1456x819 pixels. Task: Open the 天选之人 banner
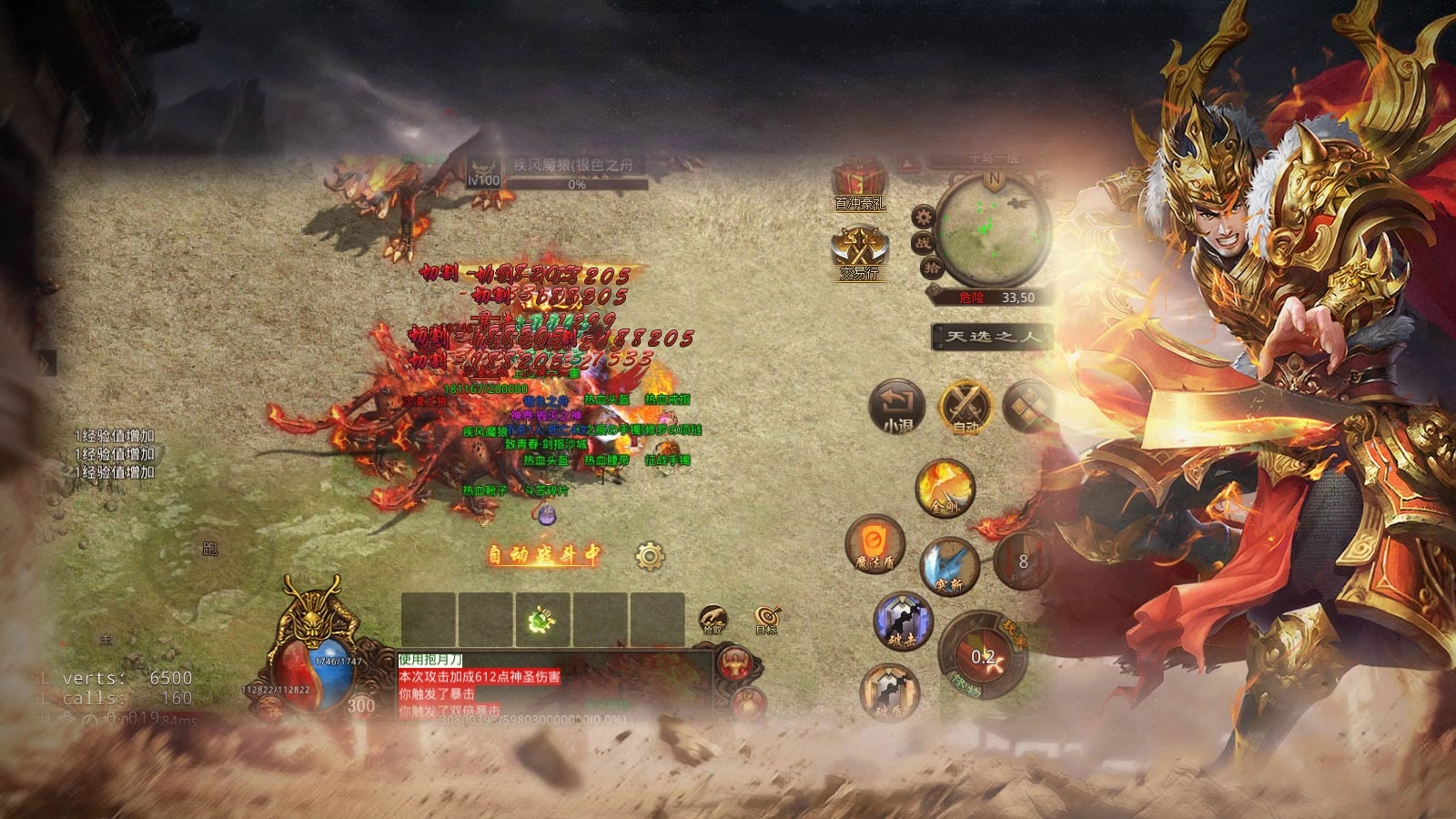click(x=992, y=337)
